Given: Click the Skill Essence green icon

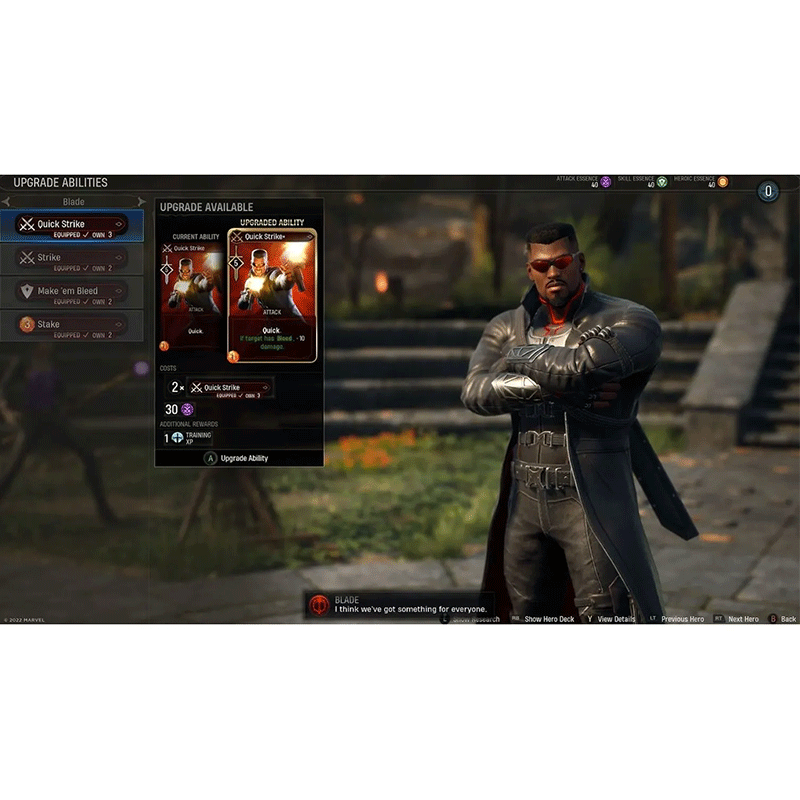Looking at the screenshot, I should click(662, 182).
